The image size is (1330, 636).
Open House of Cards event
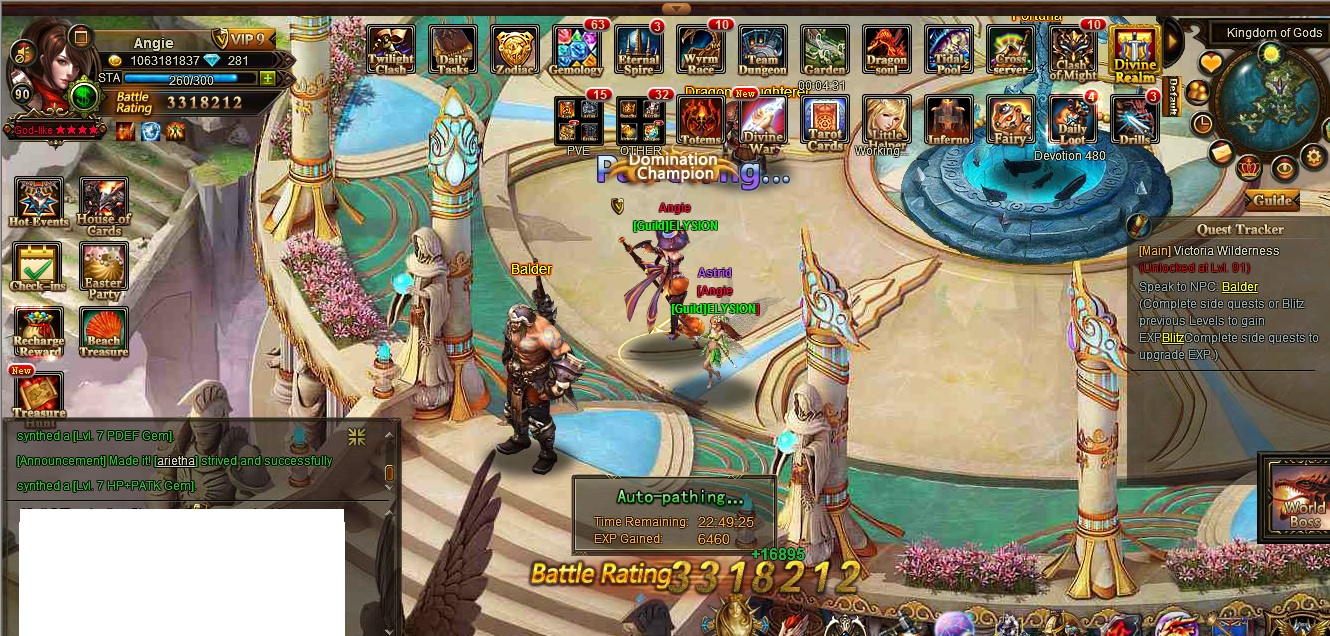click(x=104, y=204)
